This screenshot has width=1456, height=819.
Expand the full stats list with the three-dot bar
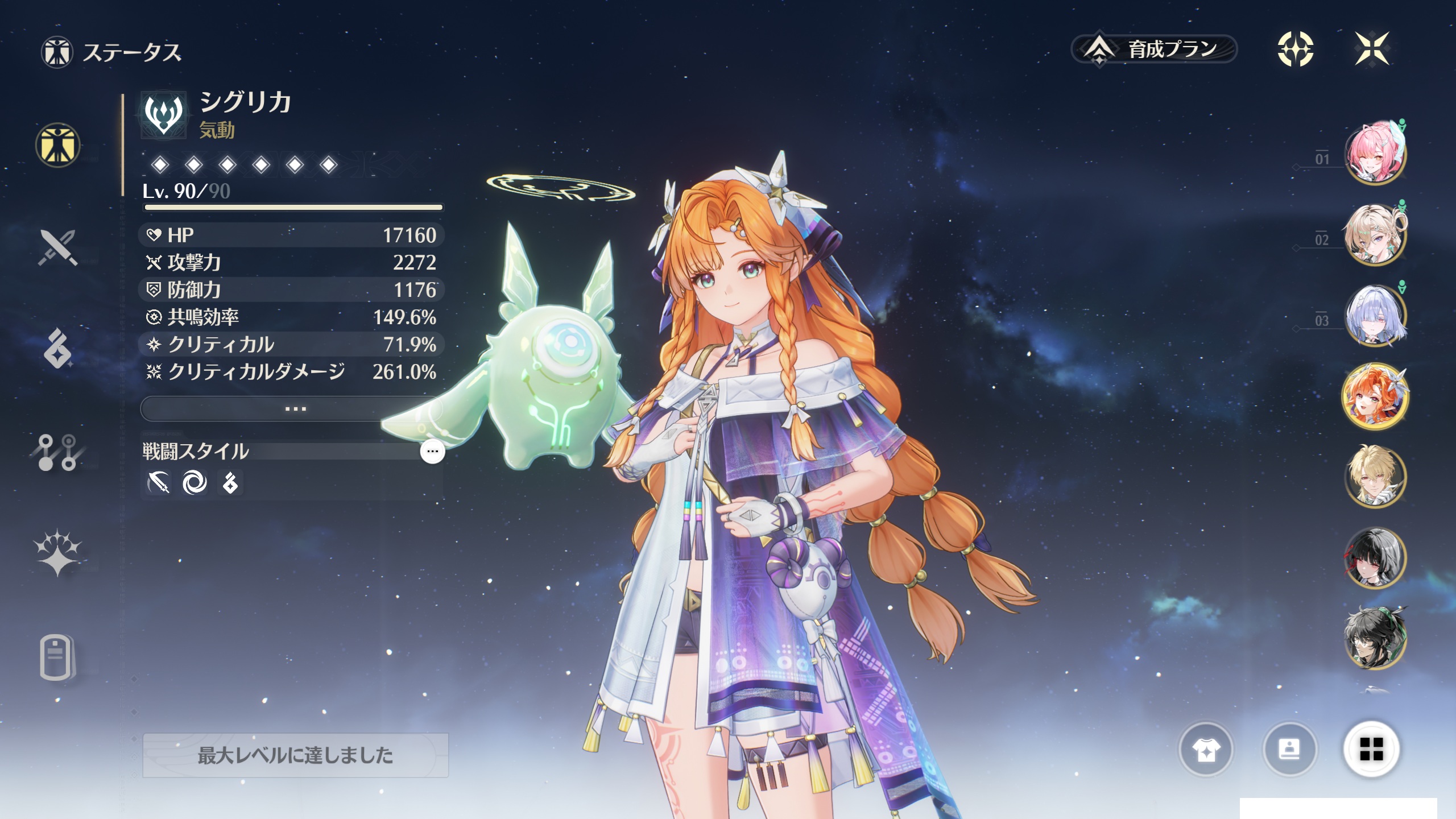point(295,409)
